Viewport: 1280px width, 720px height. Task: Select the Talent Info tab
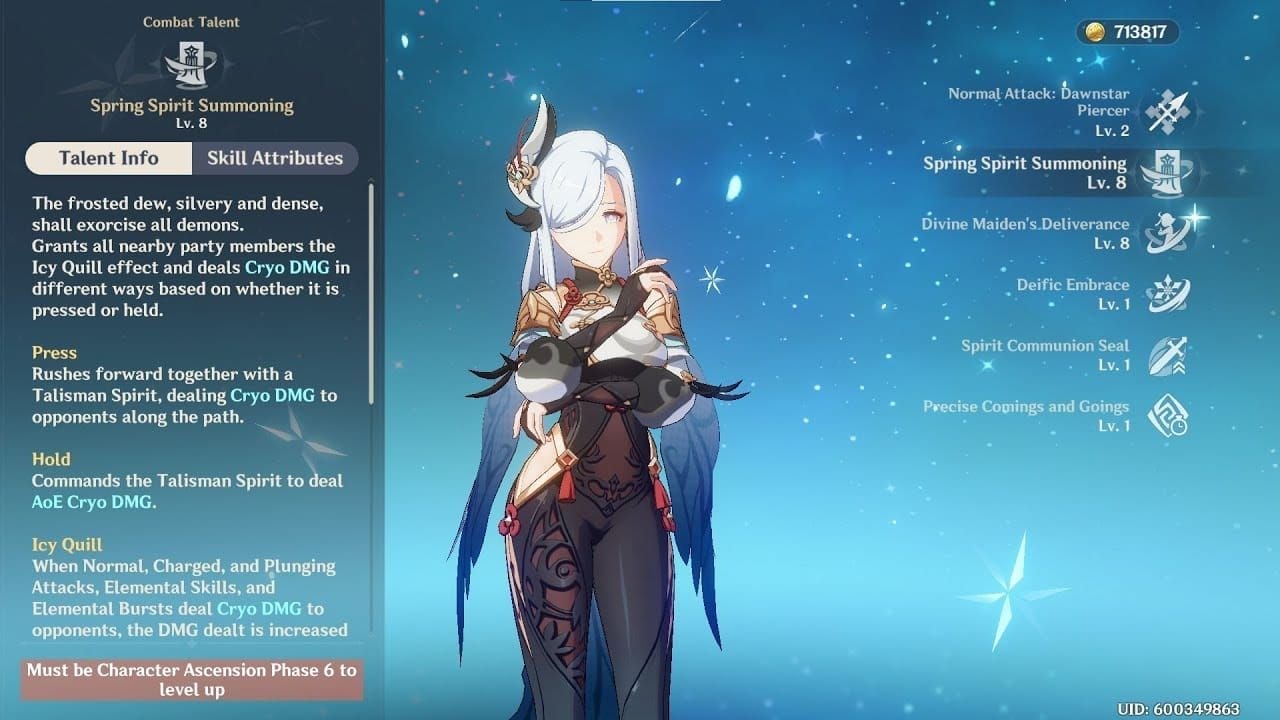pyautogui.click(x=108, y=158)
